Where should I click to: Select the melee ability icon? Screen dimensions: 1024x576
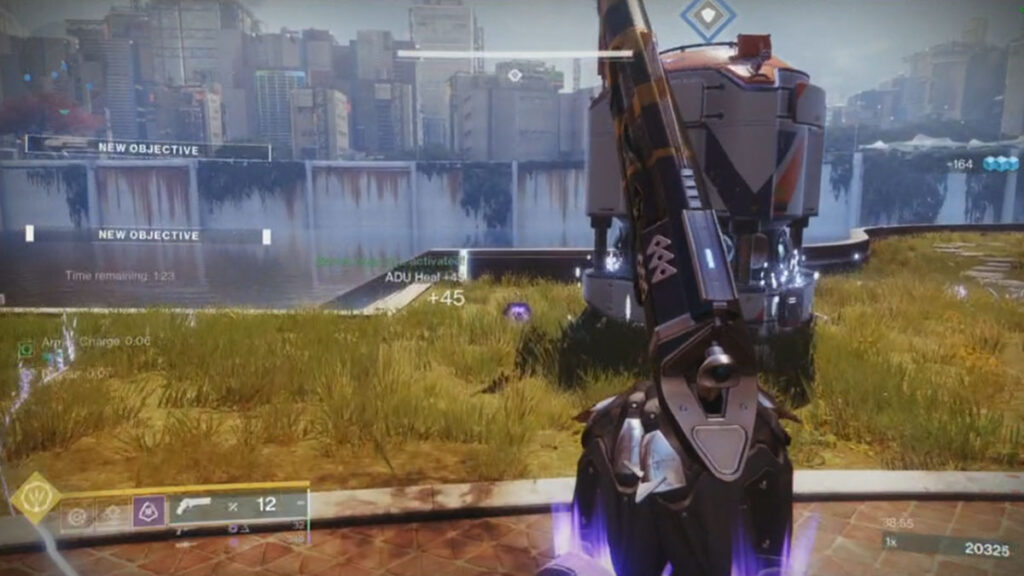(x=110, y=515)
